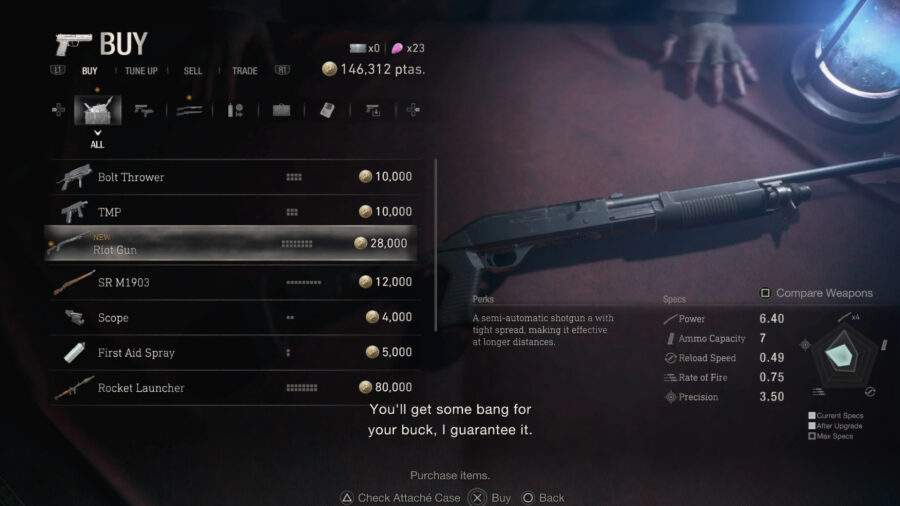Show the long guns category
This screenshot has height=506, width=900.
[x=189, y=110]
